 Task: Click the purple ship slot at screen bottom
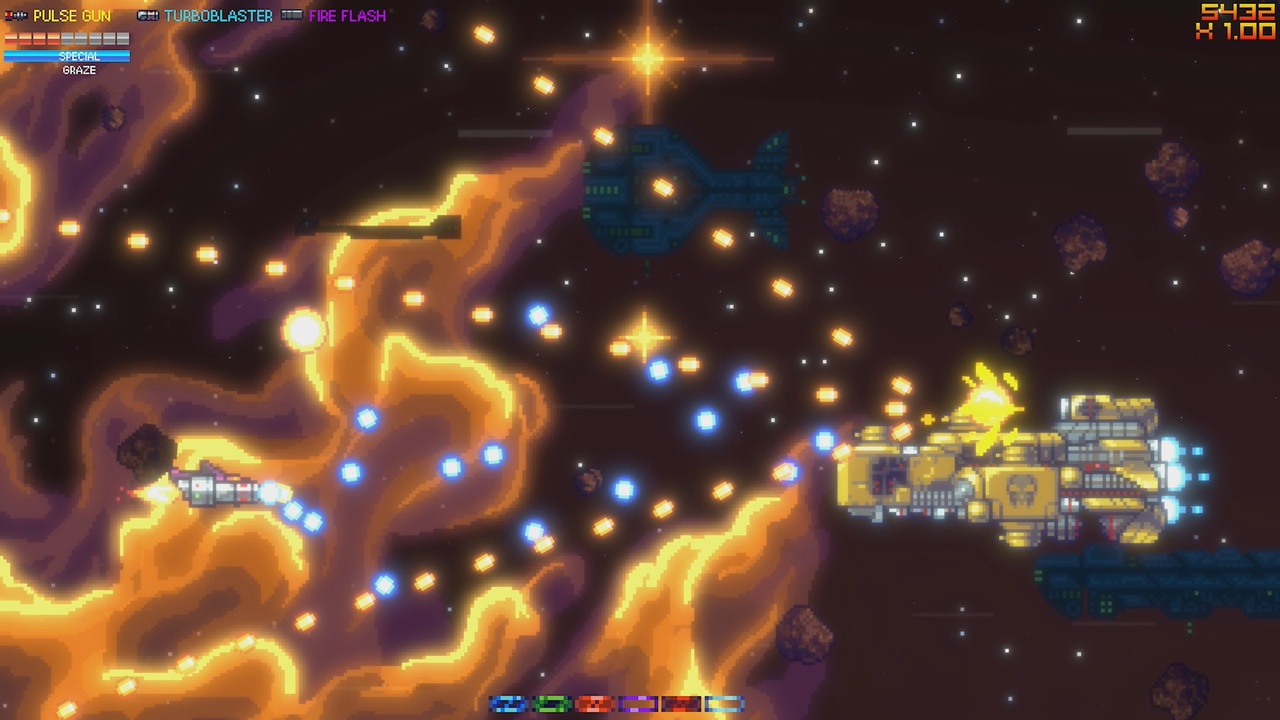coord(638,704)
